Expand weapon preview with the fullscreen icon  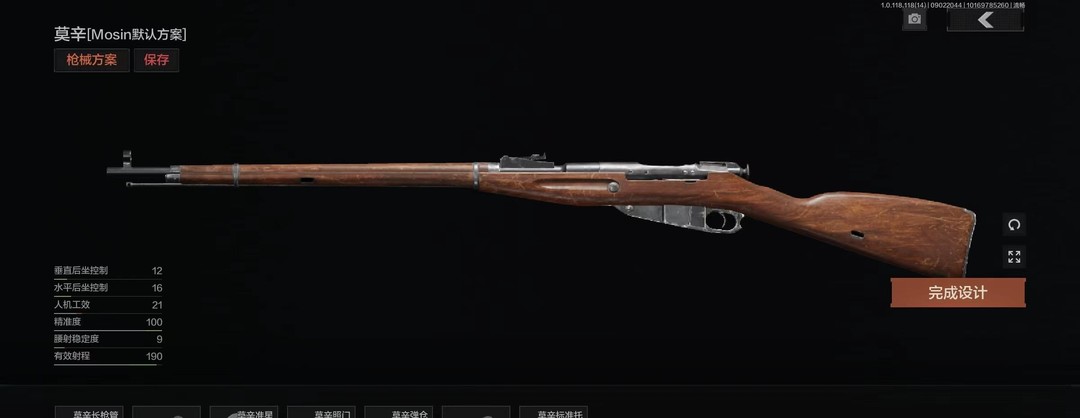point(1014,258)
